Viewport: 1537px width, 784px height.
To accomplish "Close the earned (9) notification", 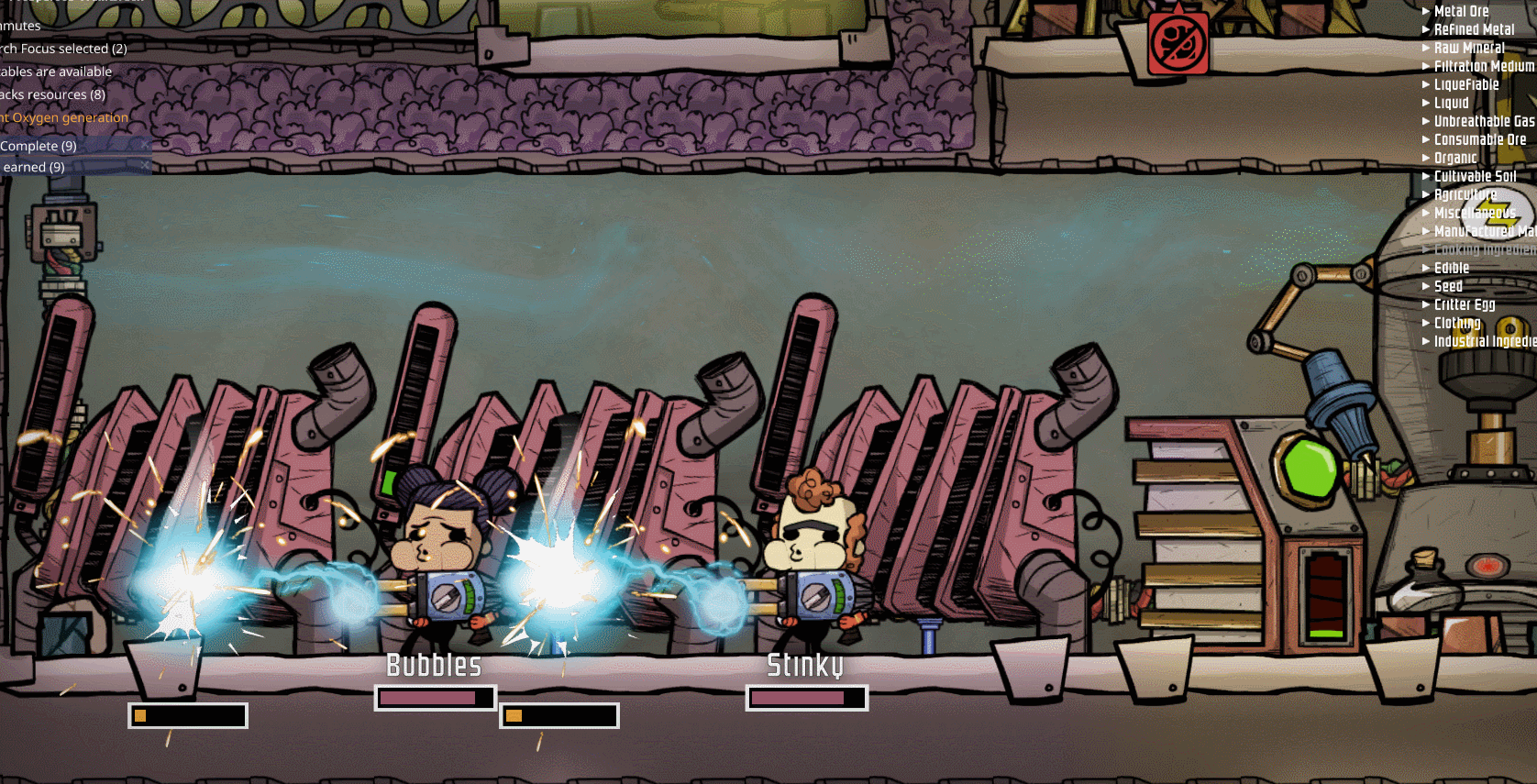I will [x=145, y=166].
